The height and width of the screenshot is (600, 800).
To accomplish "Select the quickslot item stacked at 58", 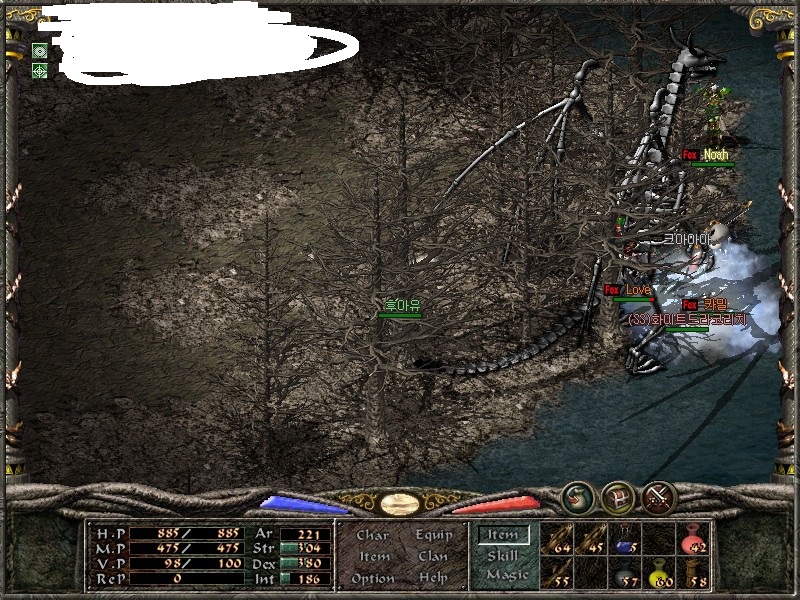I will tap(693, 573).
